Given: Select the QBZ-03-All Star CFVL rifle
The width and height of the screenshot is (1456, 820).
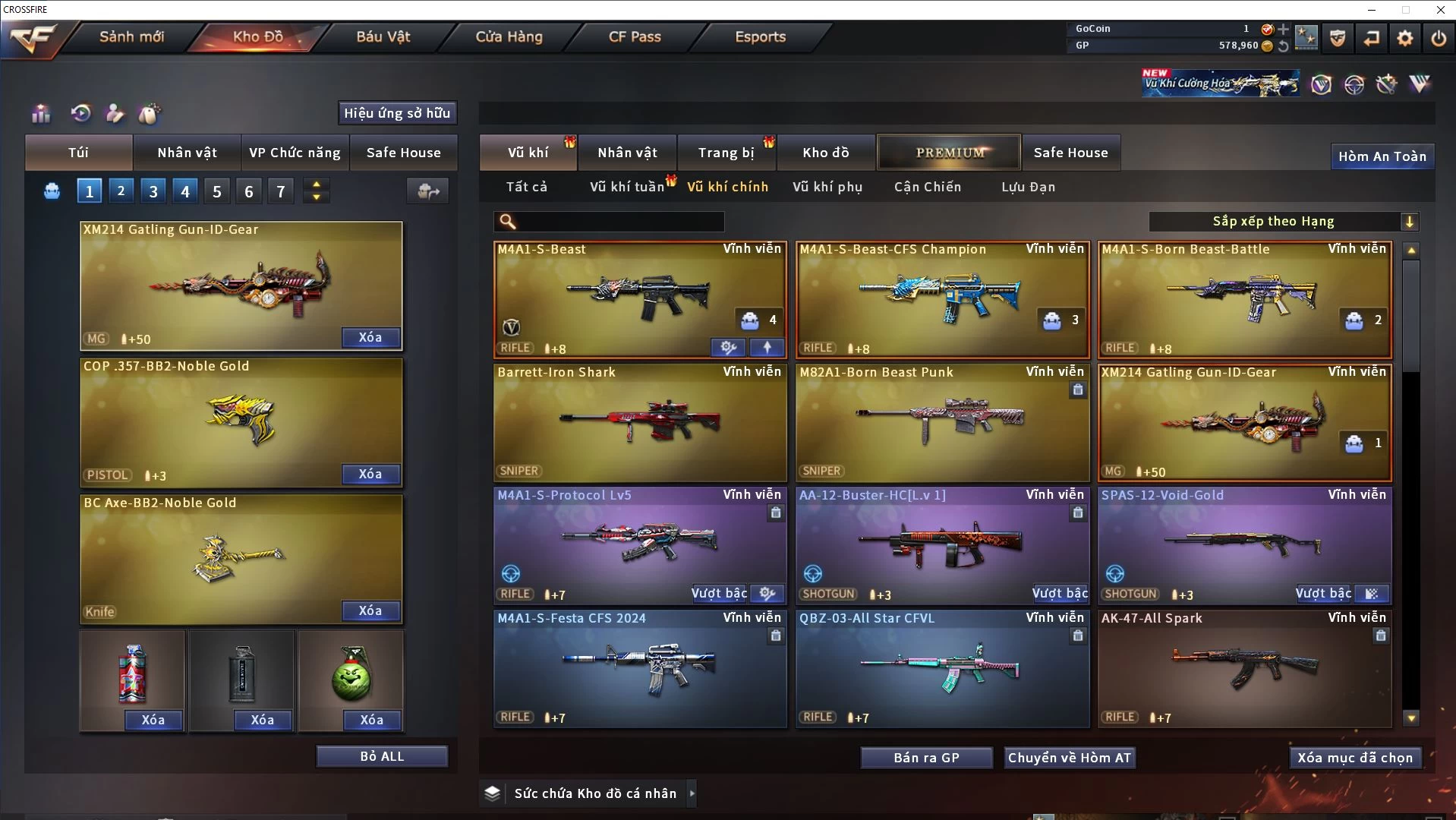Looking at the screenshot, I should point(941,668).
